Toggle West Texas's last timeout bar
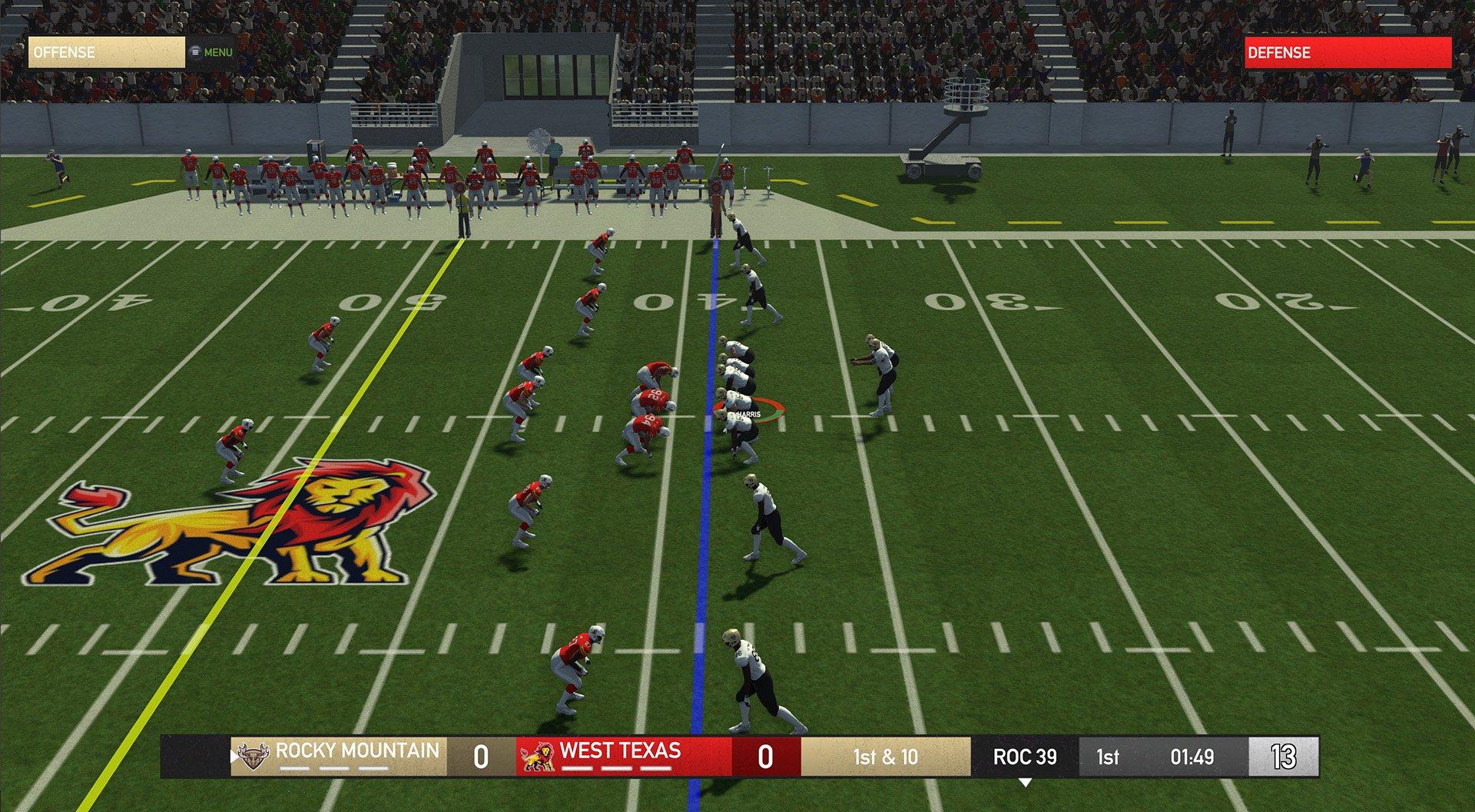 tap(658, 767)
